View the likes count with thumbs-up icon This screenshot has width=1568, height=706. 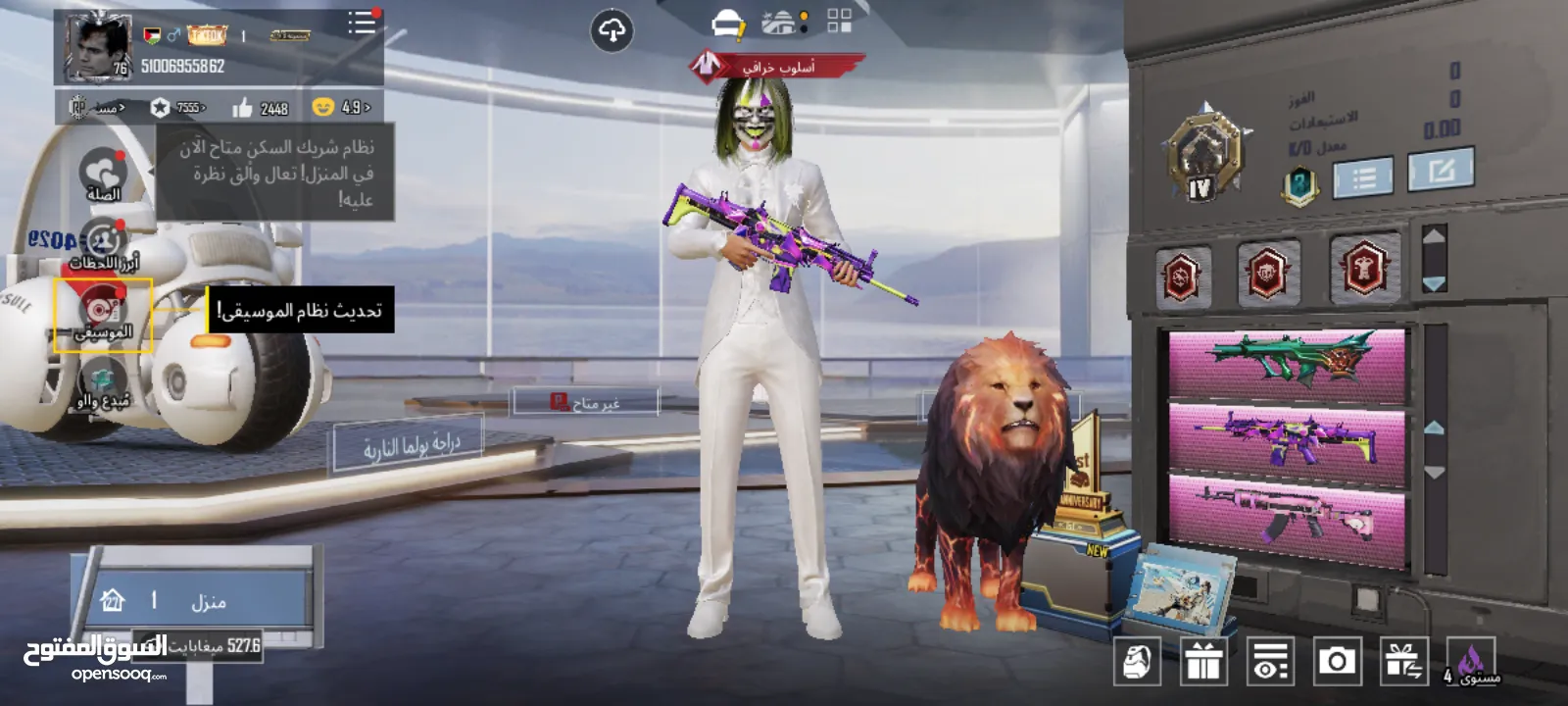[x=261, y=108]
